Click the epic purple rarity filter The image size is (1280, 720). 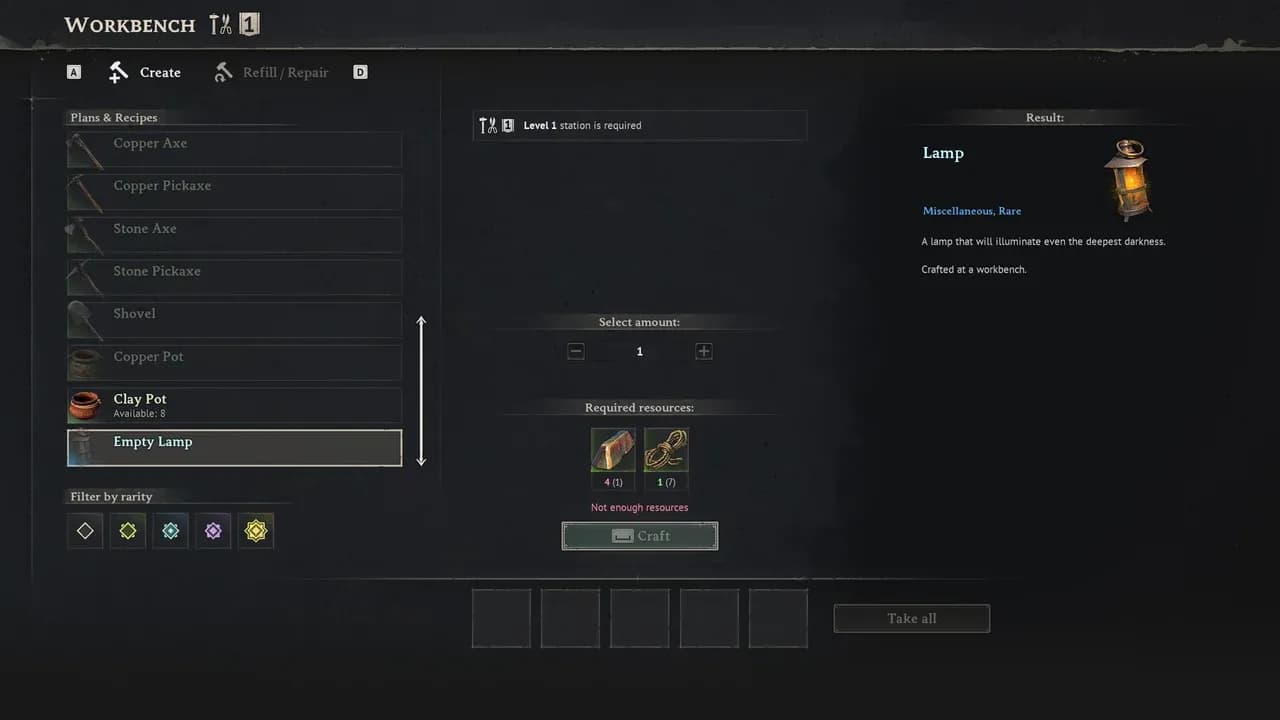pos(213,530)
